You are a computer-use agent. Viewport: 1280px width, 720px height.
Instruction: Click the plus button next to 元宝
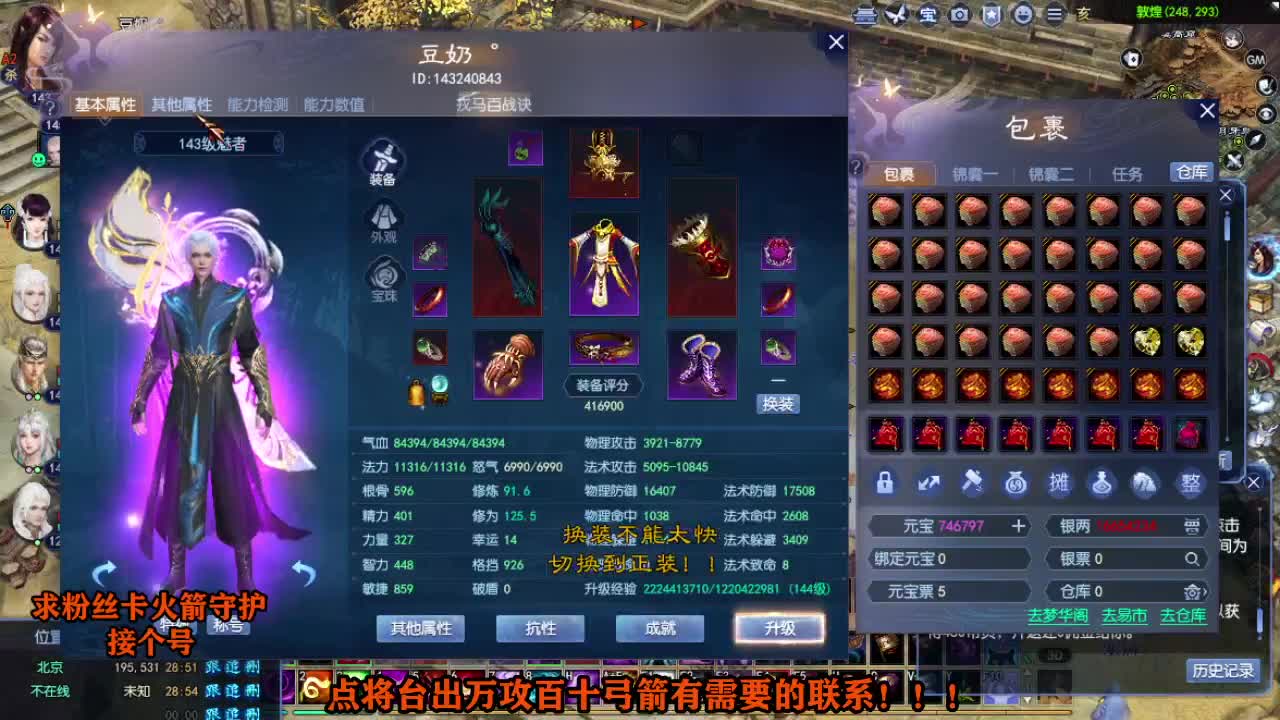[x=1017, y=525]
